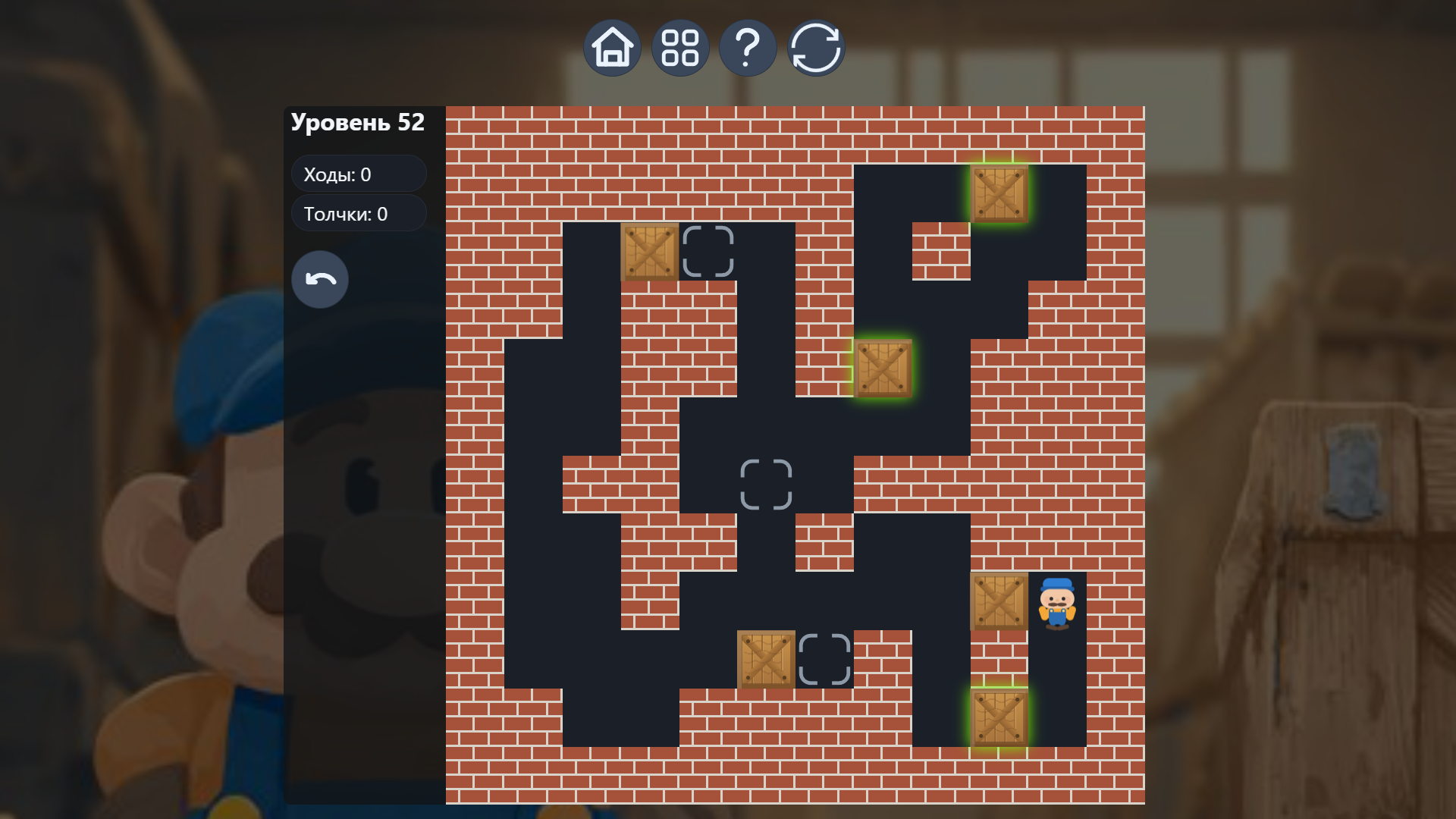Screen dimensions: 1456x819
Task: Open the level selection grid icon
Action: click(680, 47)
